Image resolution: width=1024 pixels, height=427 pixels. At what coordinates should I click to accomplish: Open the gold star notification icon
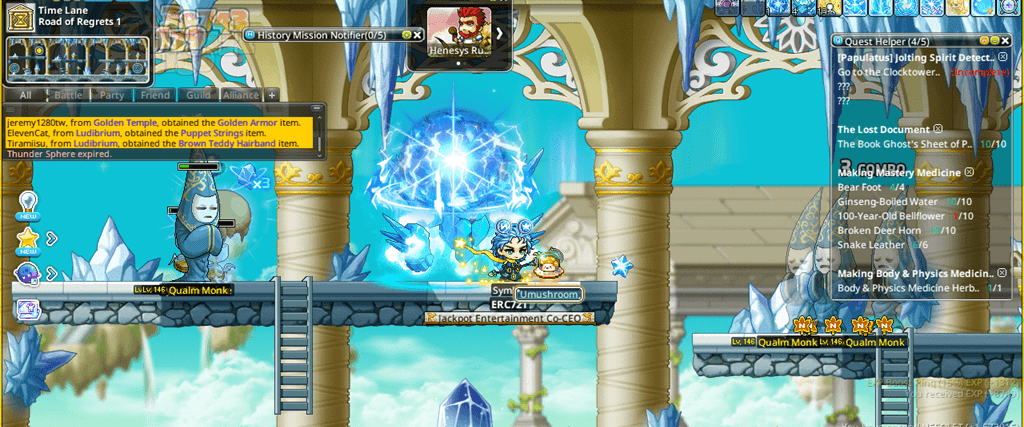28,238
